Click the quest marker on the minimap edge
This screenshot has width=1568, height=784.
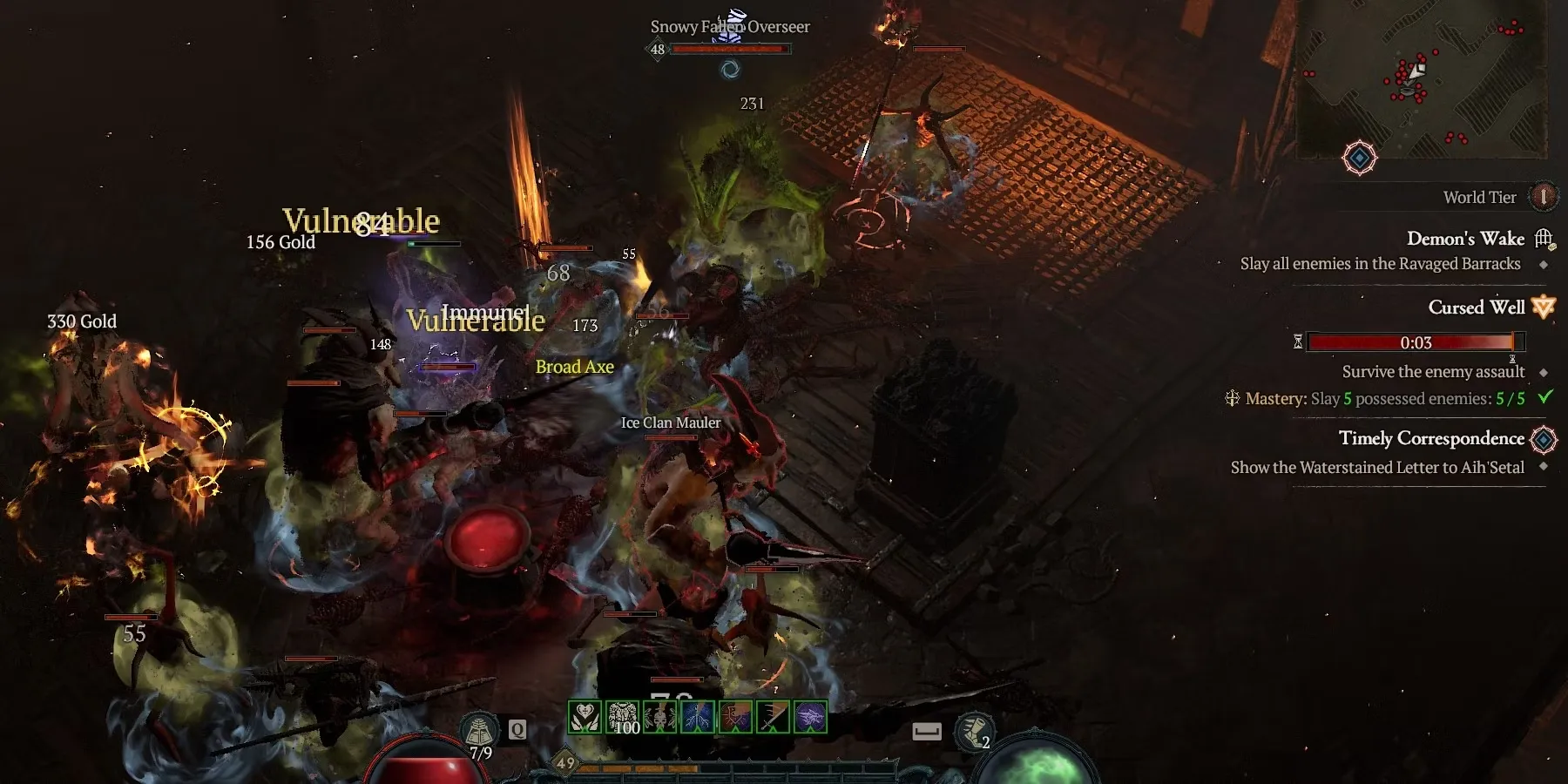click(1359, 158)
